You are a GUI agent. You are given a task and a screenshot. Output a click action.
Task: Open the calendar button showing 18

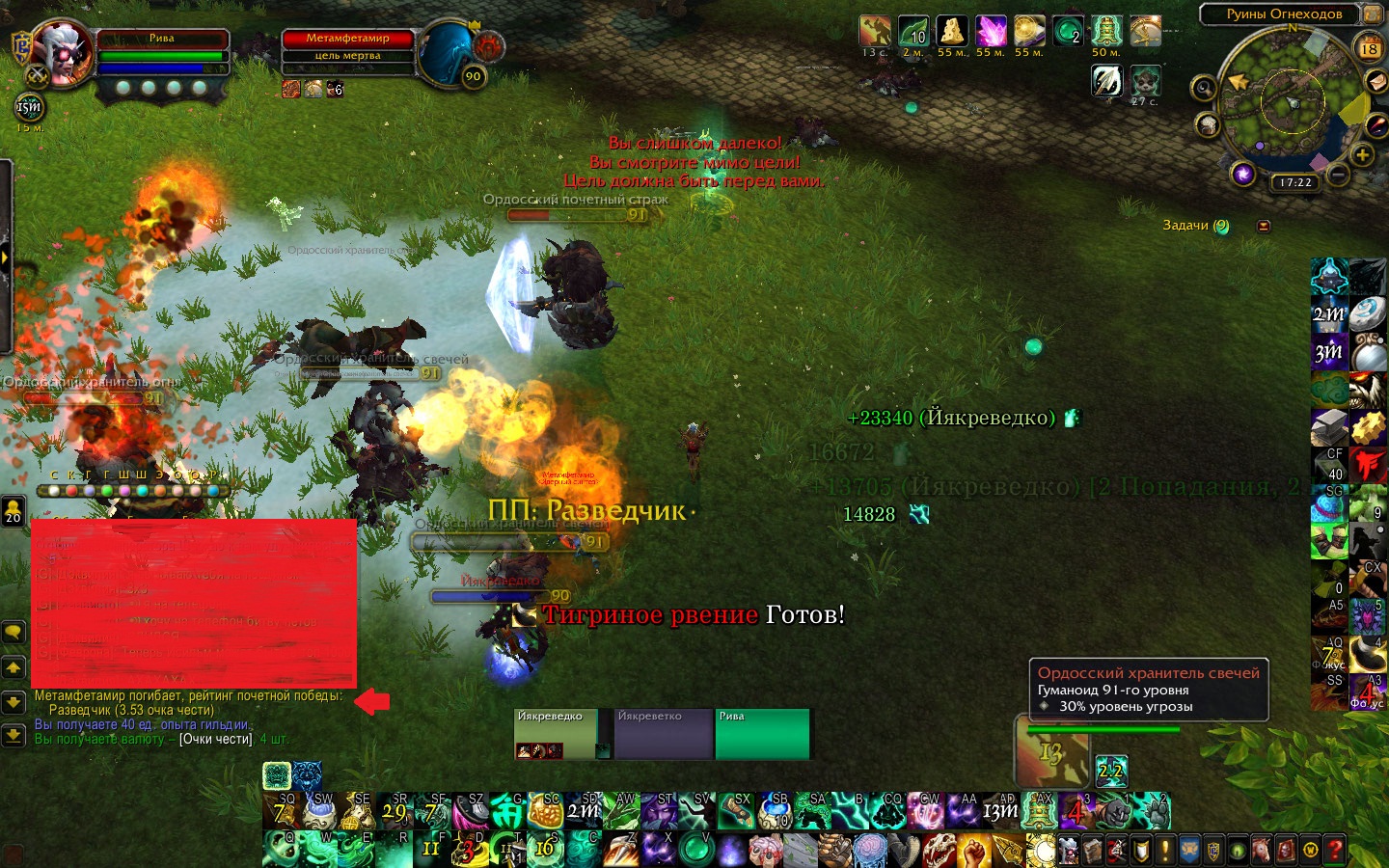tap(1369, 48)
